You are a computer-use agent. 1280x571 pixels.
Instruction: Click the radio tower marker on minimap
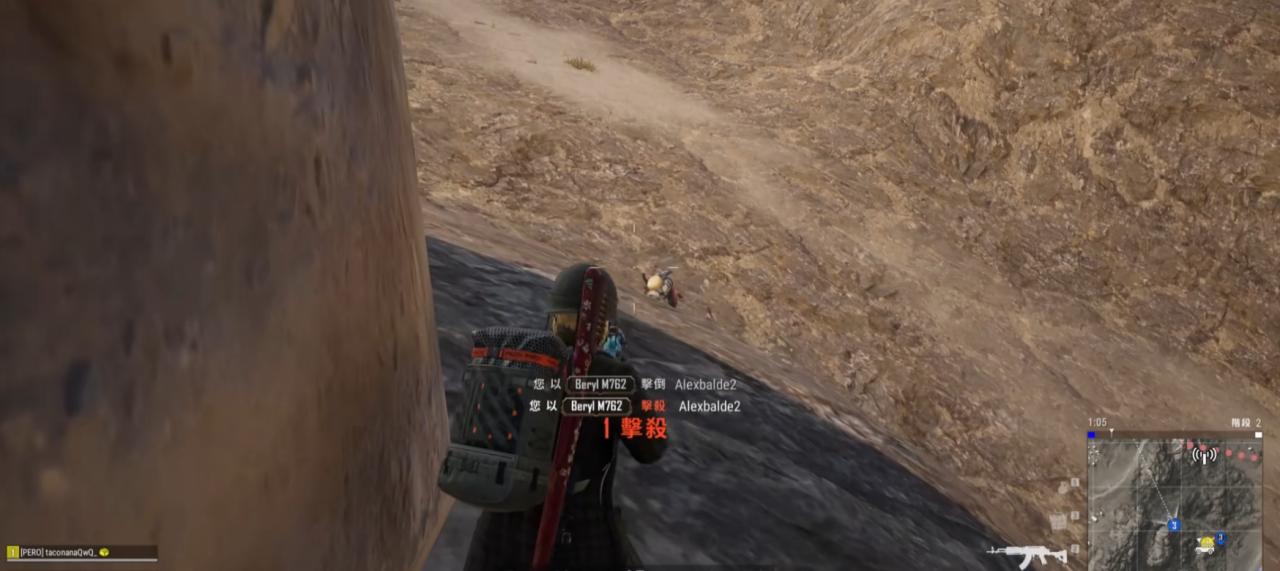(x=1204, y=455)
